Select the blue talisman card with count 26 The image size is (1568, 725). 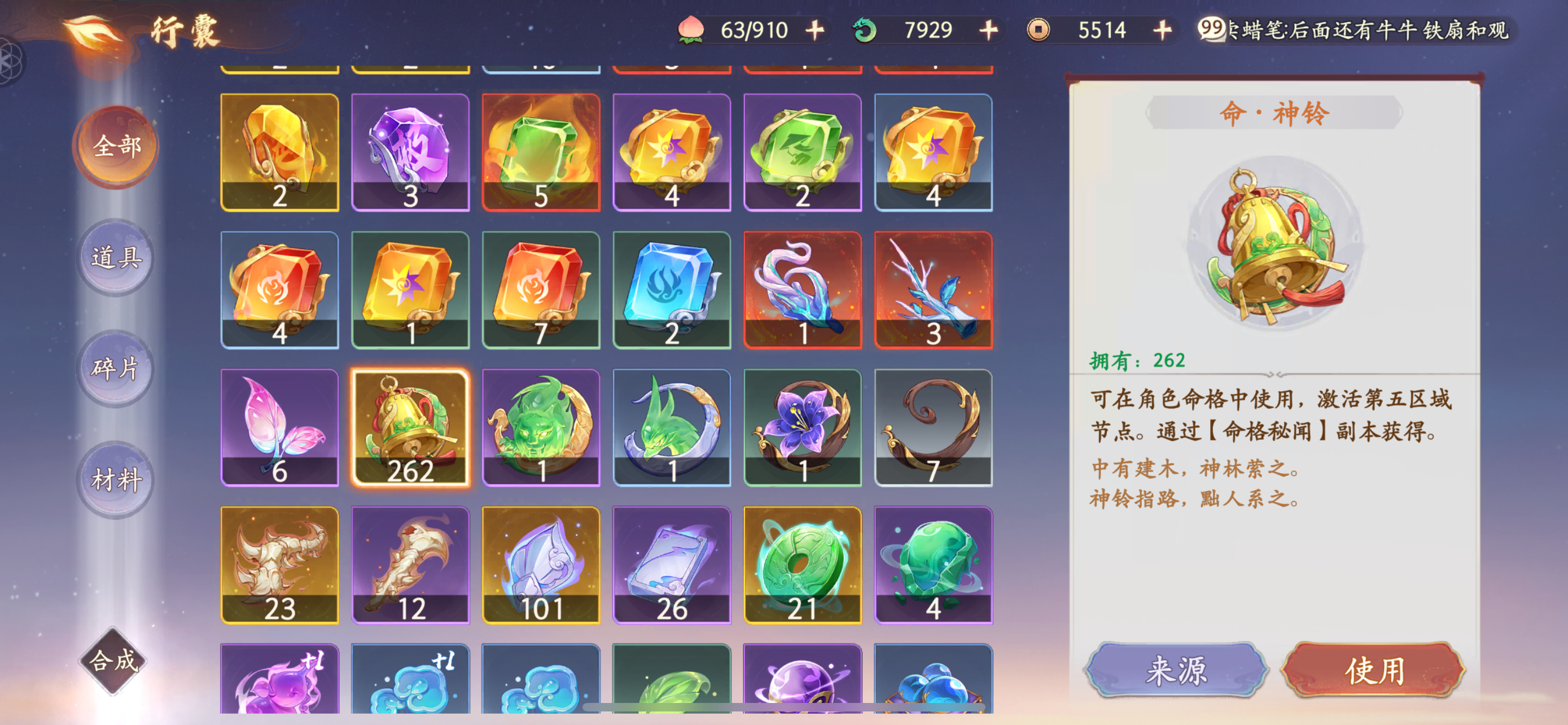coord(673,563)
